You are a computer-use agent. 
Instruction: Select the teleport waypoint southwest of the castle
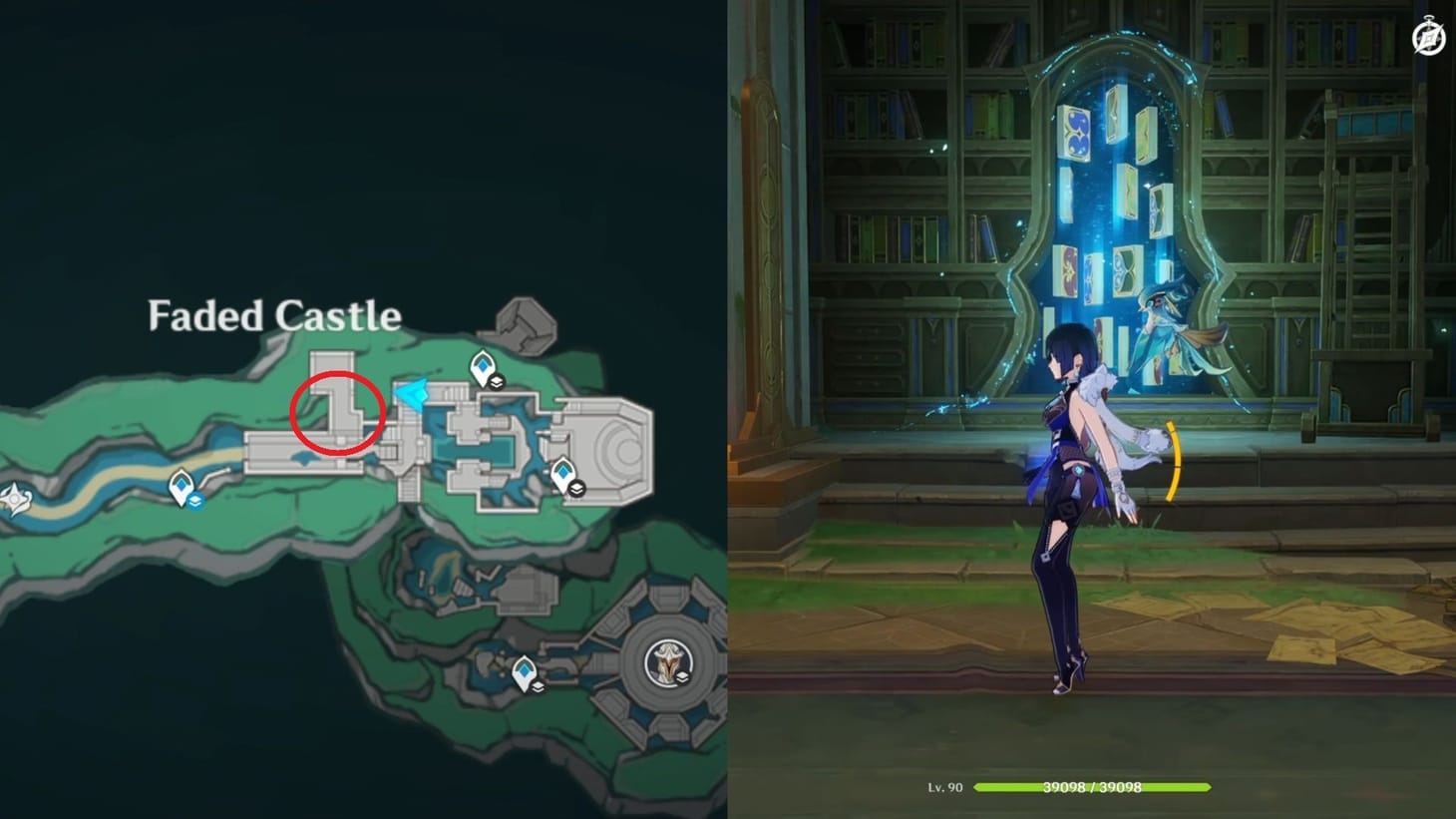tap(181, 486)
